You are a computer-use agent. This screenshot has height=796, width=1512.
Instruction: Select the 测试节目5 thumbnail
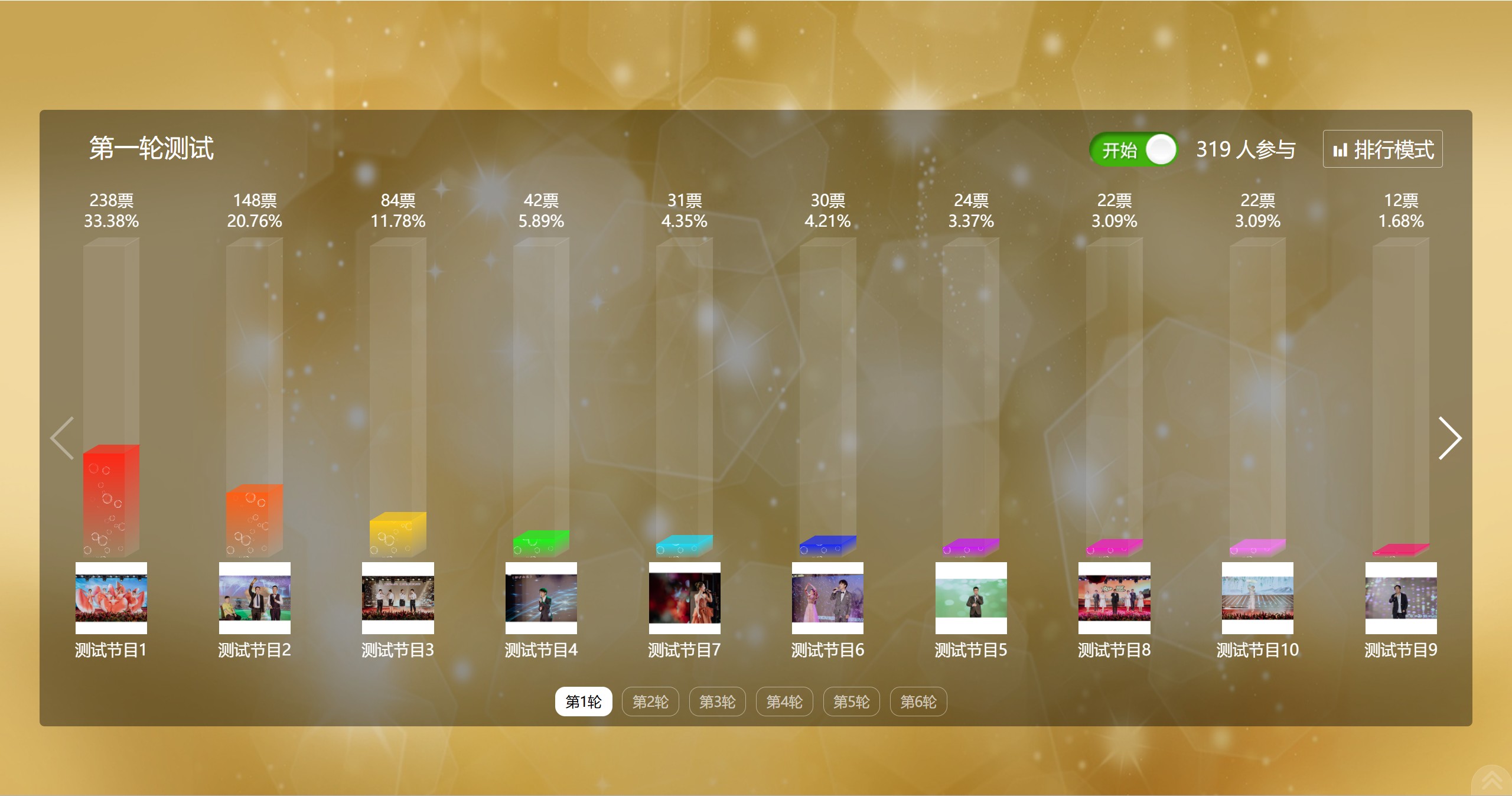click(x=971, y=598)
